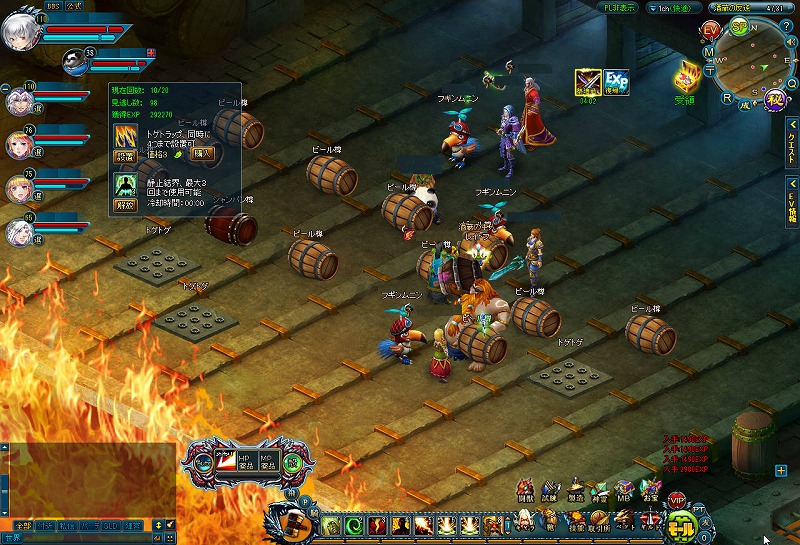Select the MP薬品 potion slot
The width and height of the screenshot is (800, 545).
(x=267, y=463)
